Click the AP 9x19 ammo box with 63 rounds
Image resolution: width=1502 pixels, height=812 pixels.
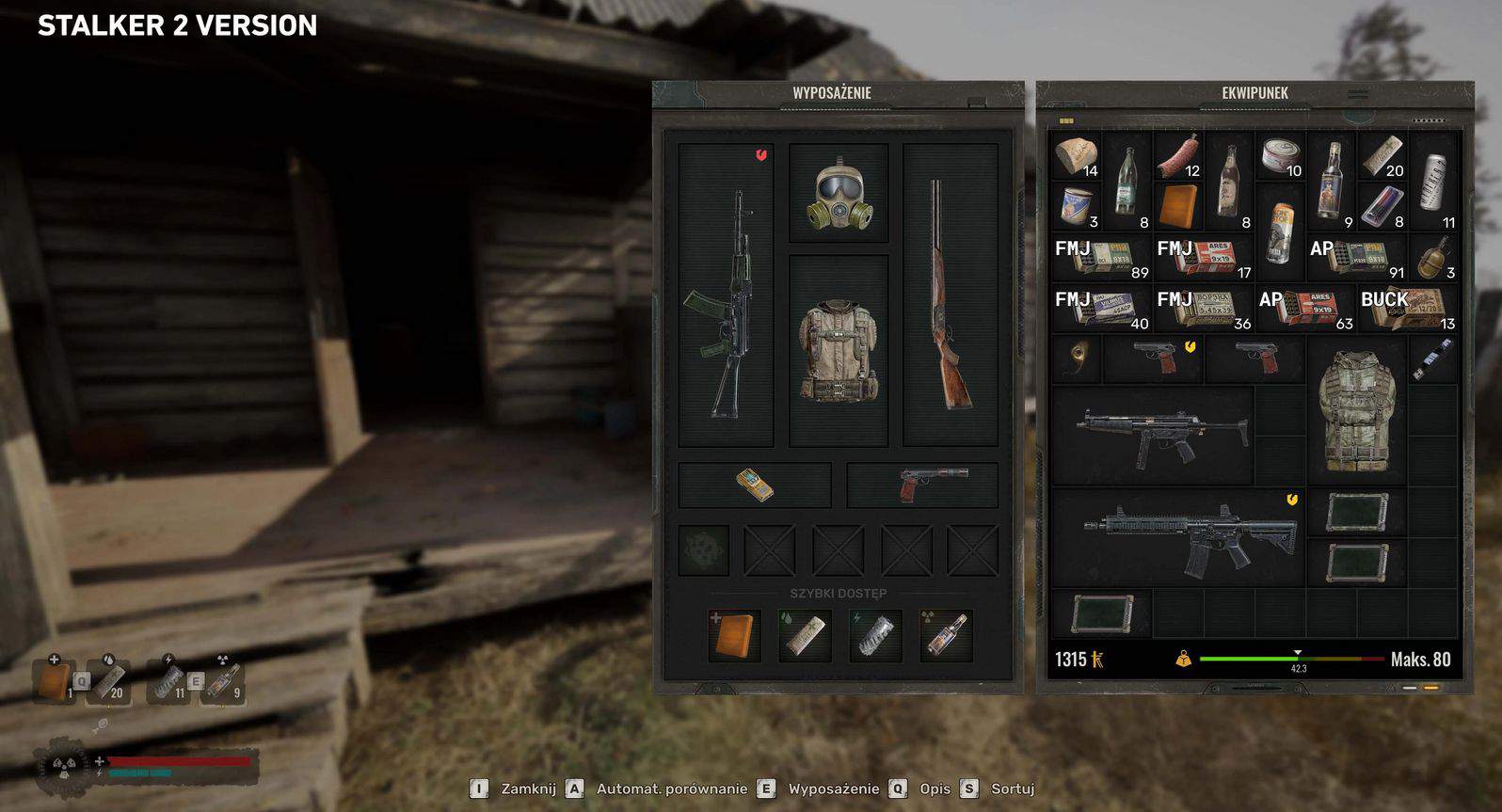coord(1304,309)
